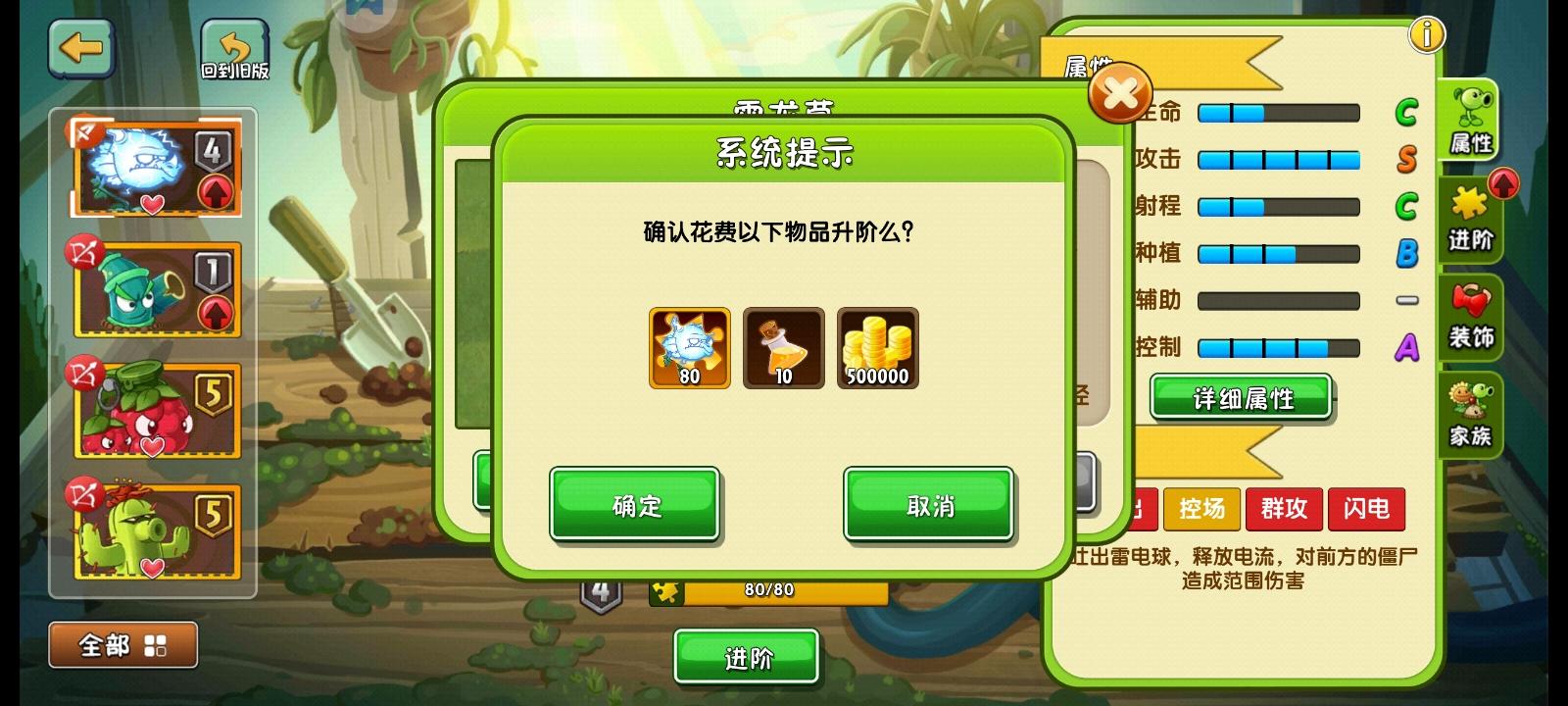Open the info icon at top right
The height and width of the screenshot is (706, 1568).
point(1427,33)
